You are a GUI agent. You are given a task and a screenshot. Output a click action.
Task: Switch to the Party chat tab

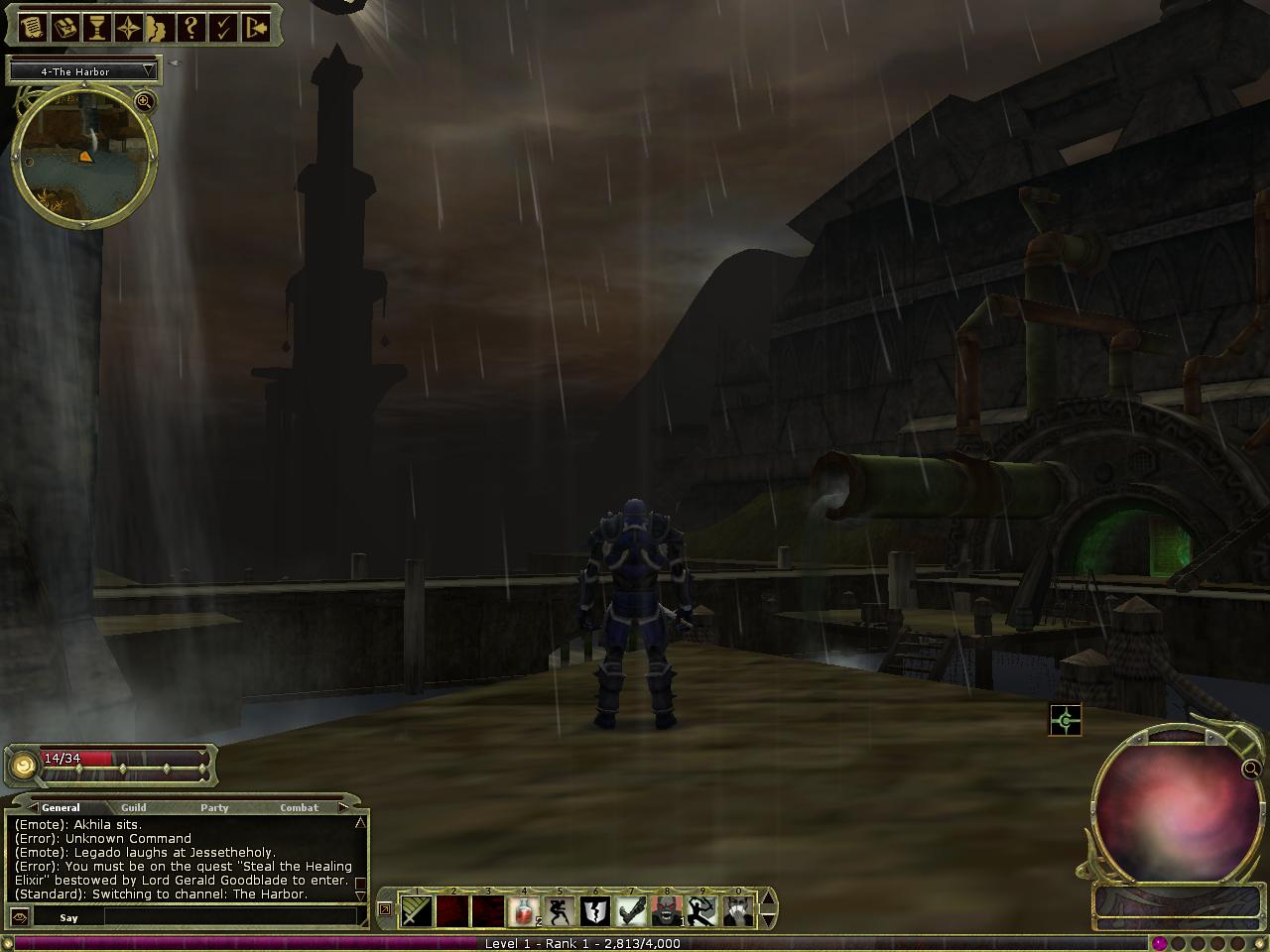coord(214,808)
